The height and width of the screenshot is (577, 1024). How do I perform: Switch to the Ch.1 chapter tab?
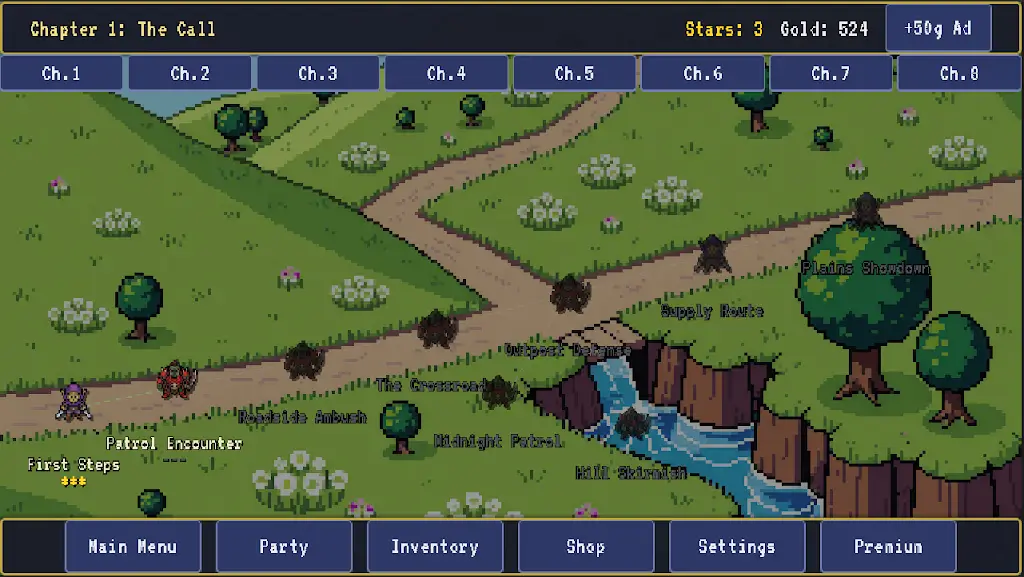tap(62, 73)
